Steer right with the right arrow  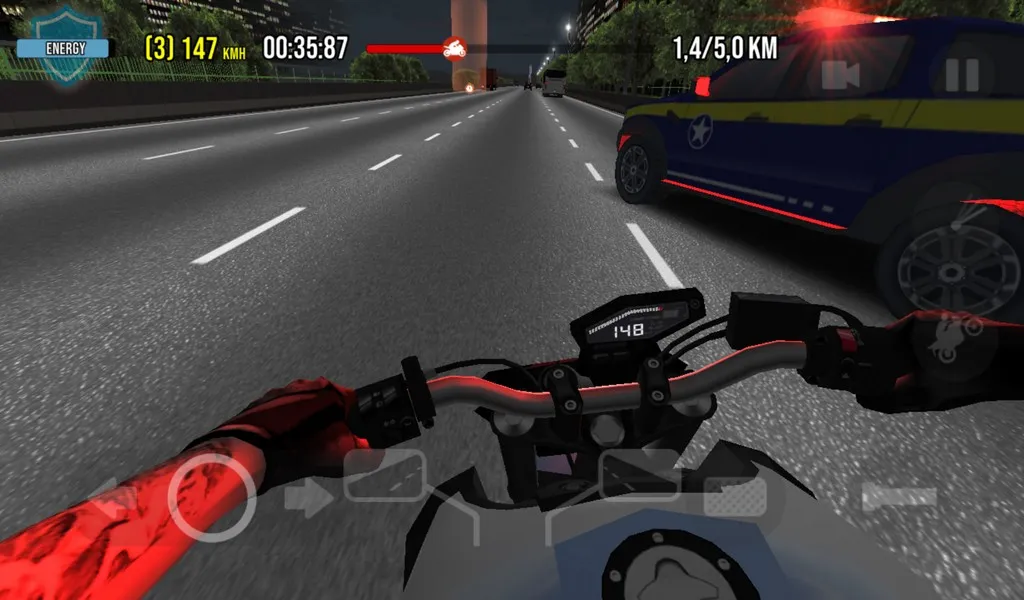click(x=305, y=497)
